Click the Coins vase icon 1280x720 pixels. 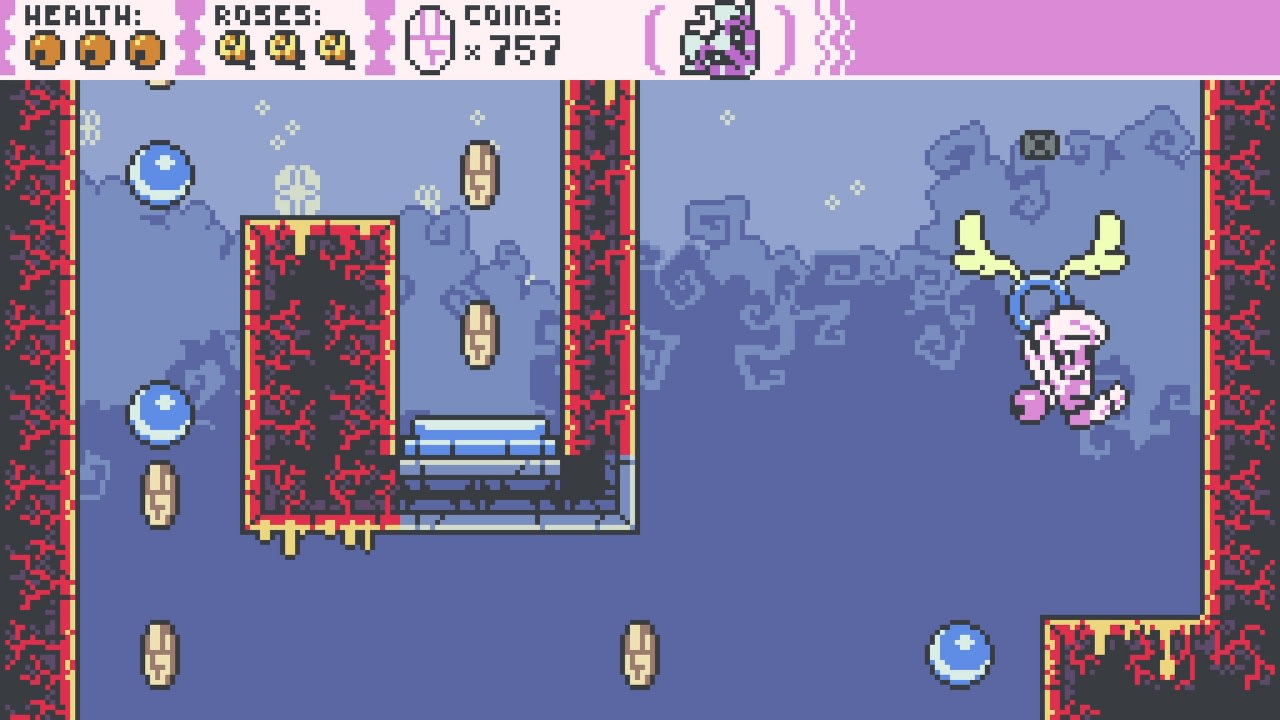pyautogui.click(x=428, y=40)
